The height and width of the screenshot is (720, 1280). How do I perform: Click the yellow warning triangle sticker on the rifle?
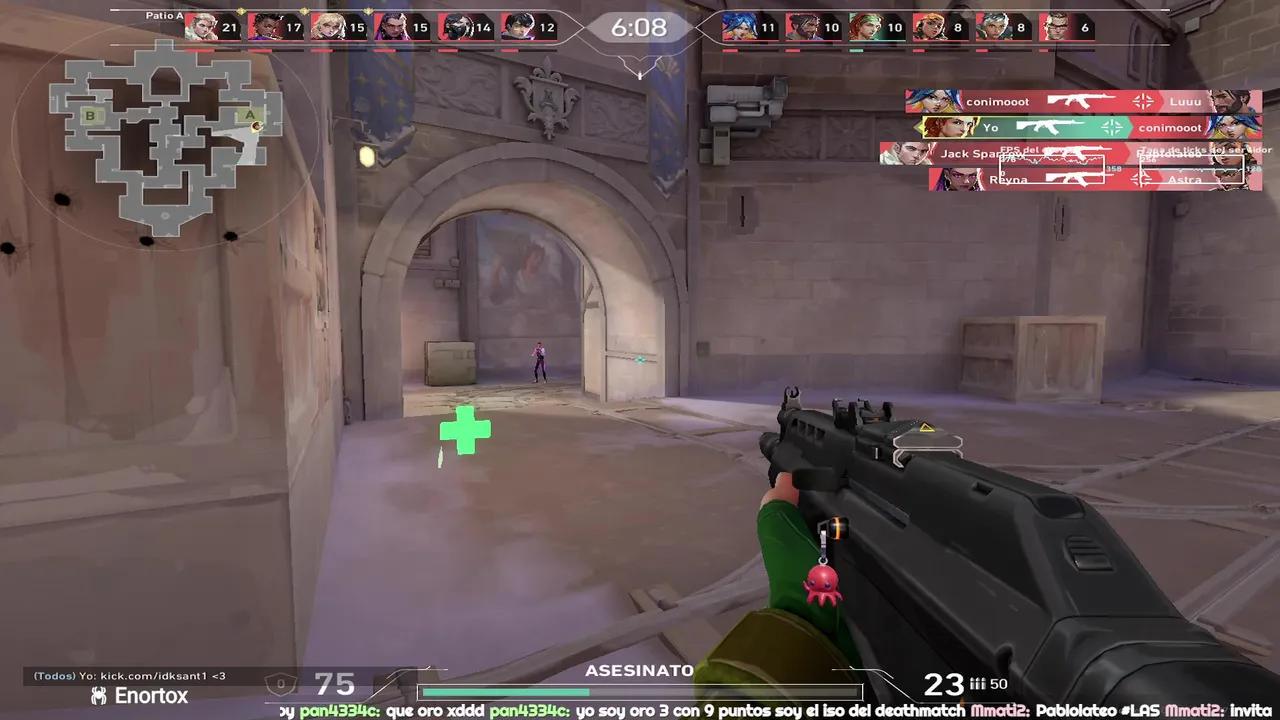point(925,429)
